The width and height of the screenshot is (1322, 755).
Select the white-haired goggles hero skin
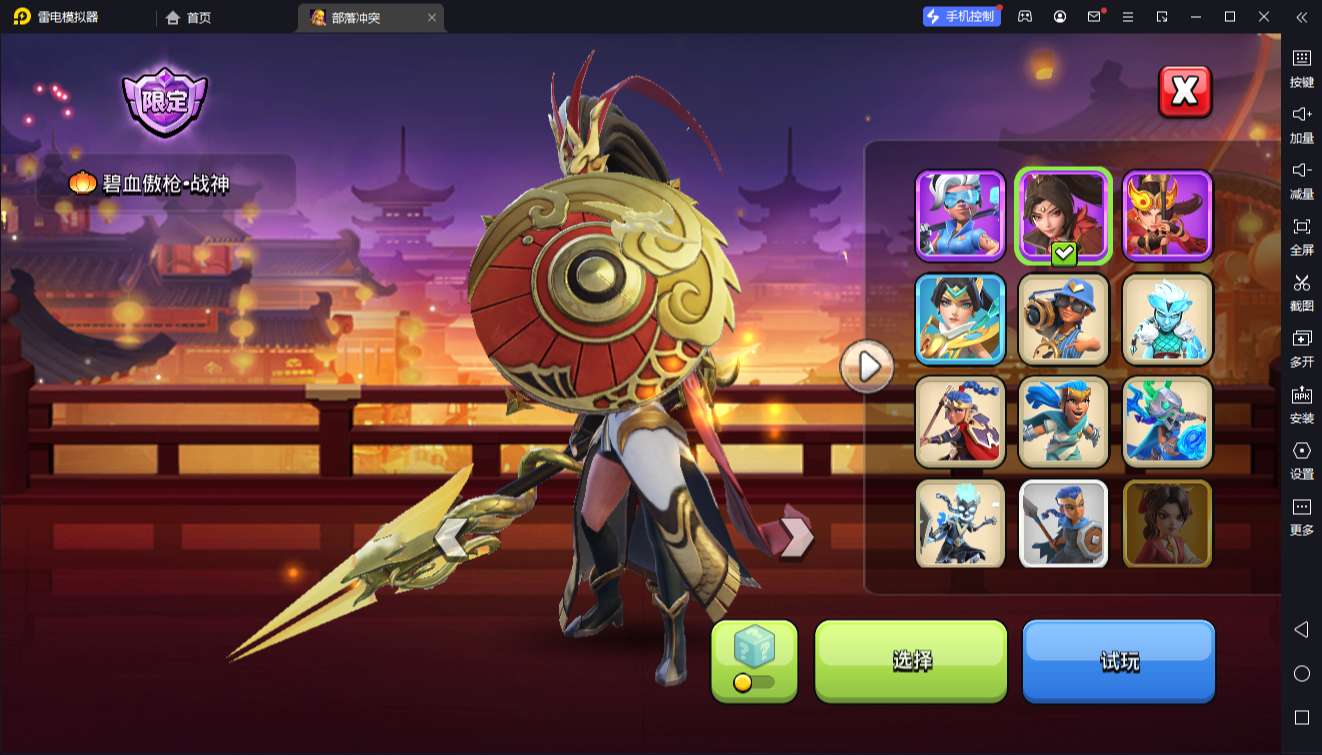pos(960,216)
